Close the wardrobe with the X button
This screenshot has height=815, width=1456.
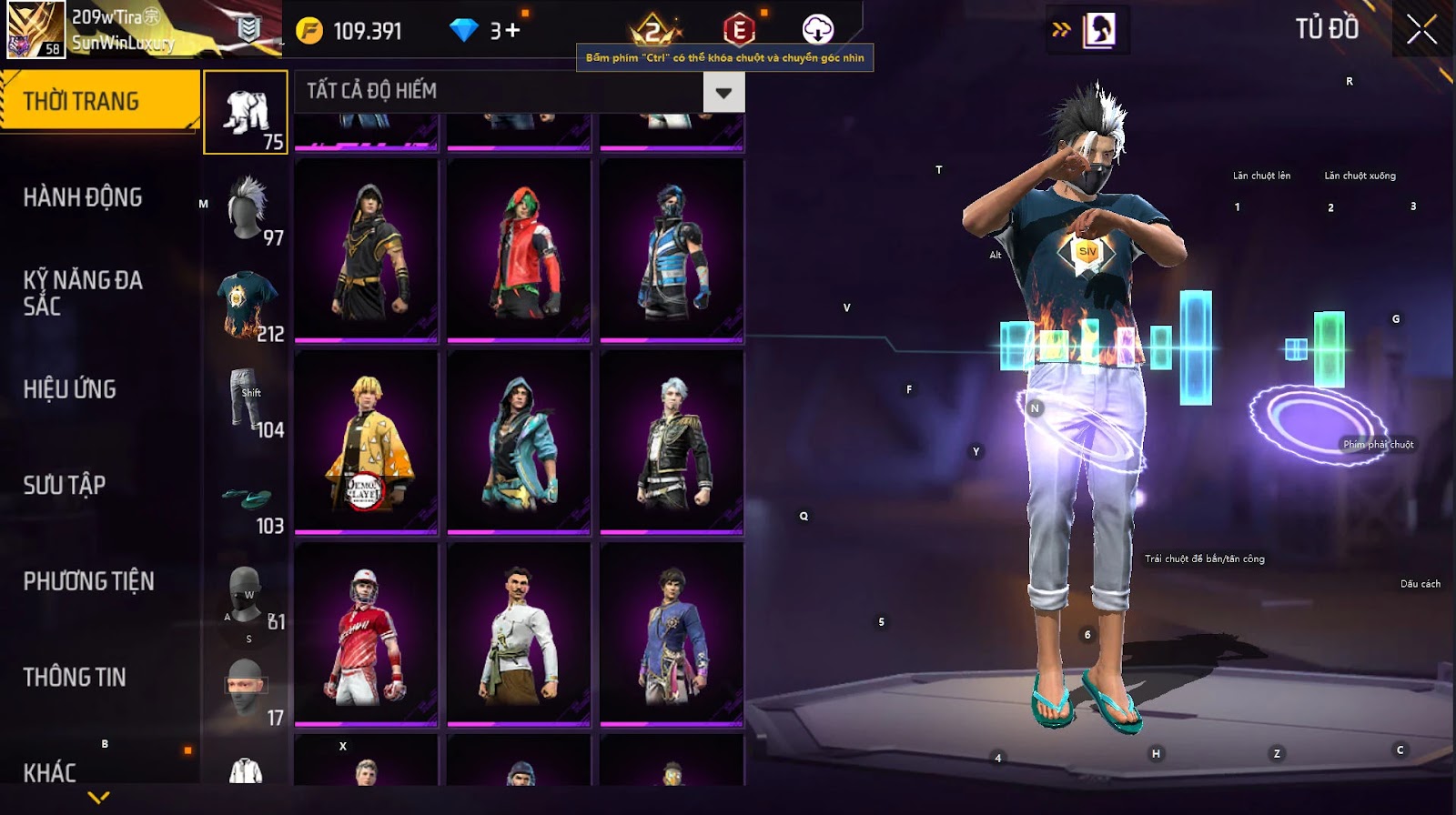coord(1421,31)
